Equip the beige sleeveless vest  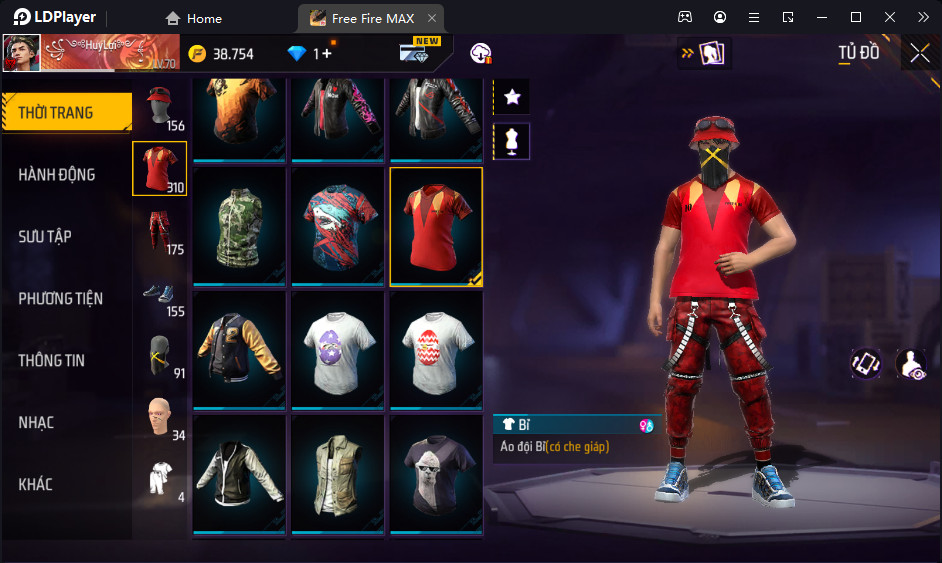click(338, 474)
